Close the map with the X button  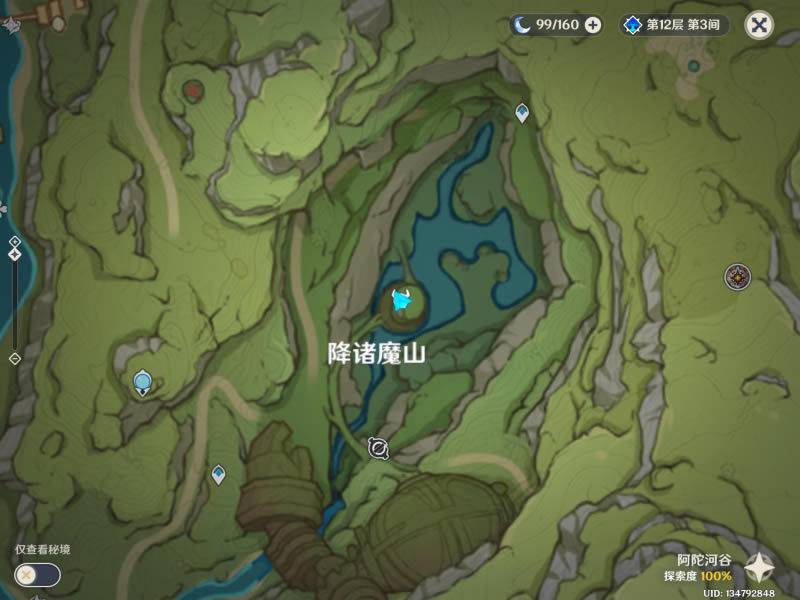[759, 25]
